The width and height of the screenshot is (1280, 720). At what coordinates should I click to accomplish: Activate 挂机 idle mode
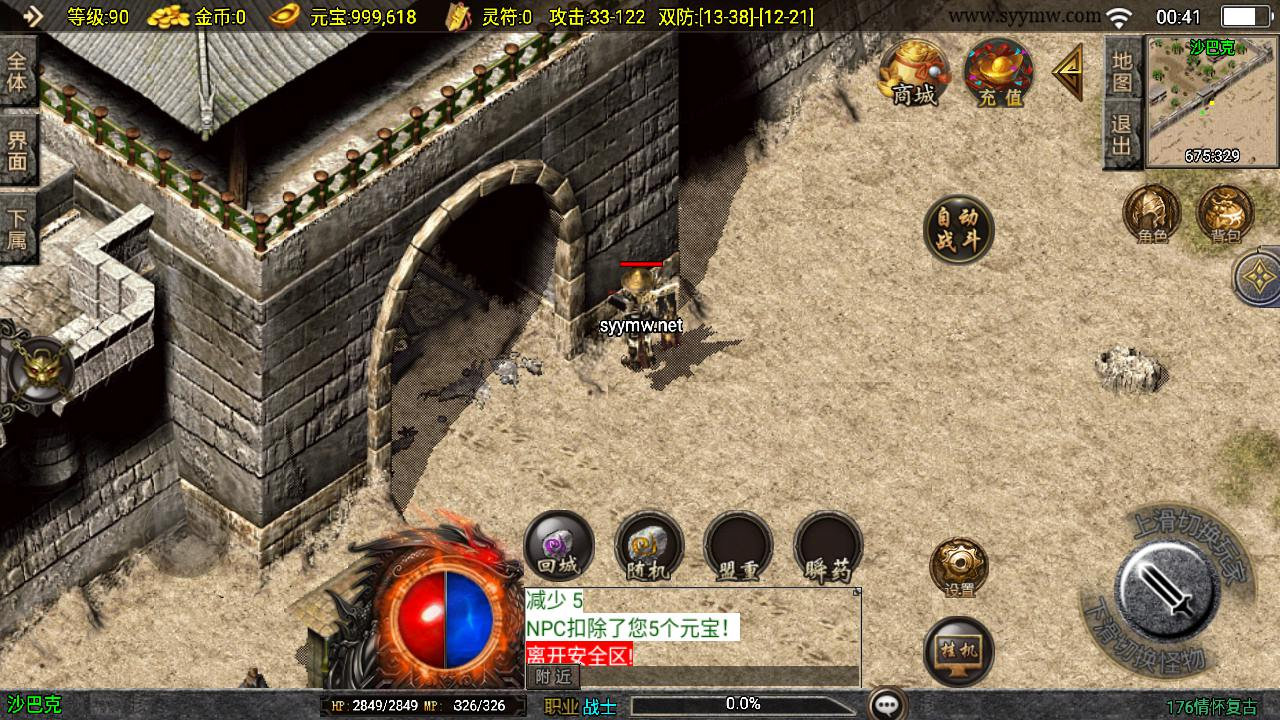(959, 652)
